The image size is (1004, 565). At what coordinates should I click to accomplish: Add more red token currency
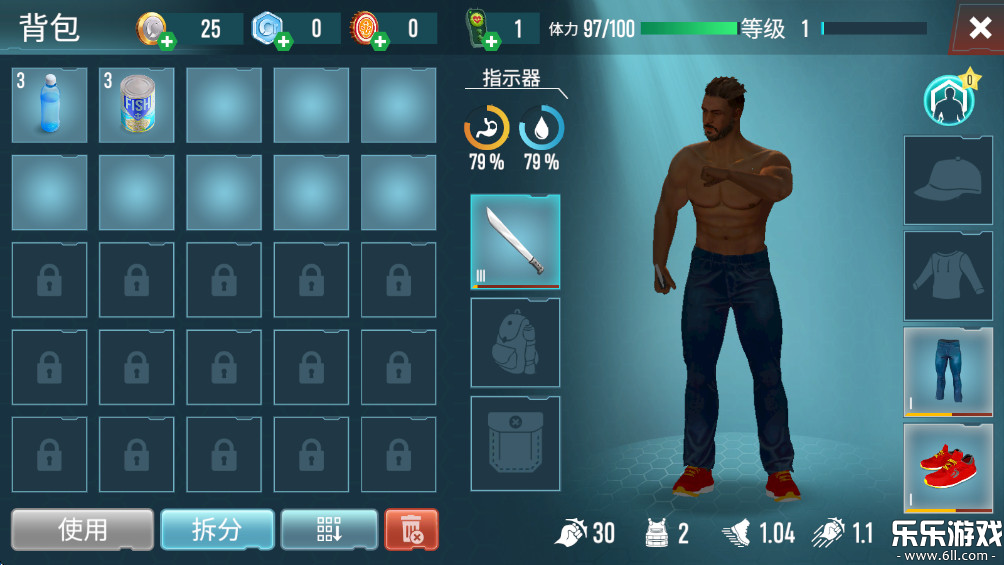coord(381,42)
